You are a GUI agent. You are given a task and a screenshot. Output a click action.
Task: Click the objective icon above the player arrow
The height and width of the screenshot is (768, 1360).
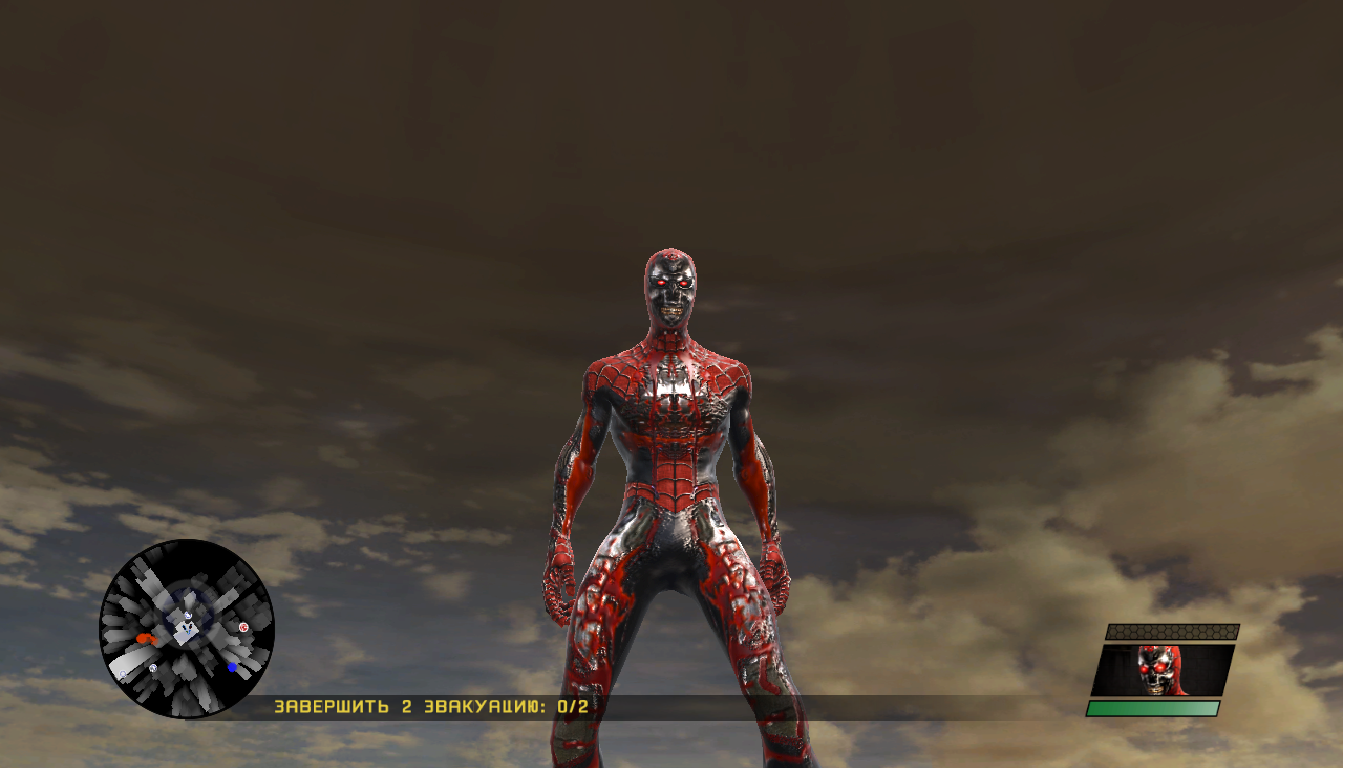tap(188, 615)
